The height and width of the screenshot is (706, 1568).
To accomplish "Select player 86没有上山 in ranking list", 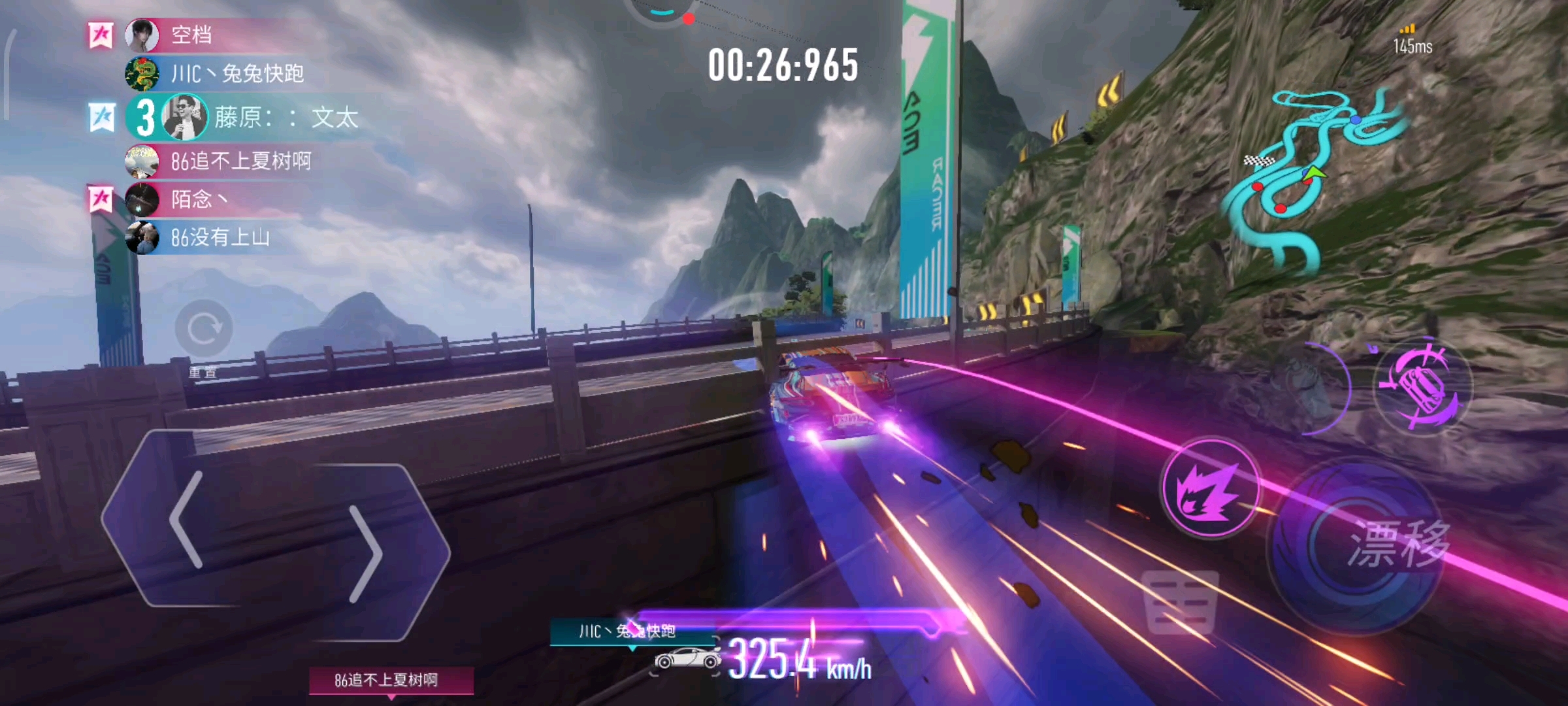I will pyautogui.click(x=220, y=237).
